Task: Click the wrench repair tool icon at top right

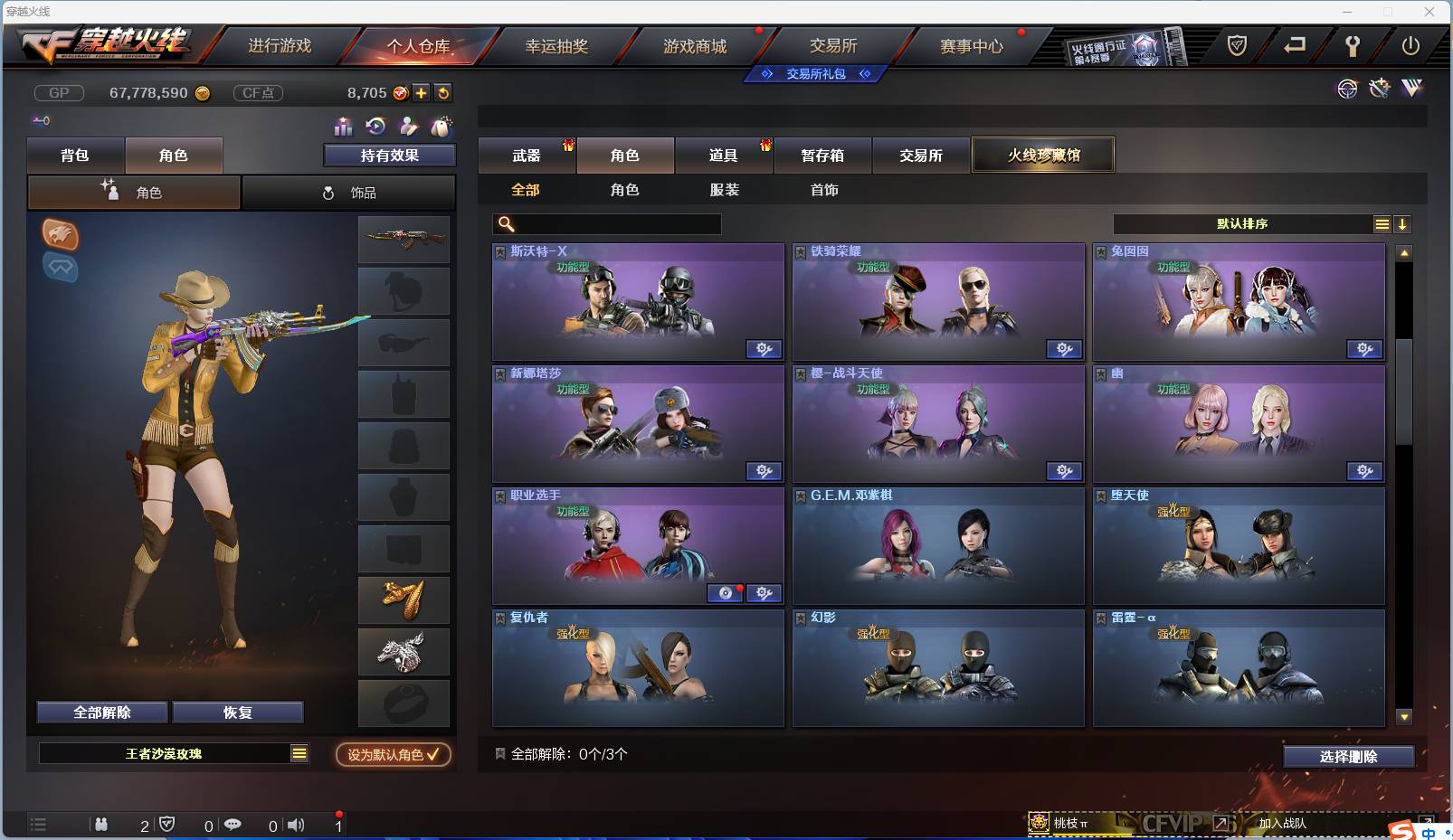Action: [1379, 89]
